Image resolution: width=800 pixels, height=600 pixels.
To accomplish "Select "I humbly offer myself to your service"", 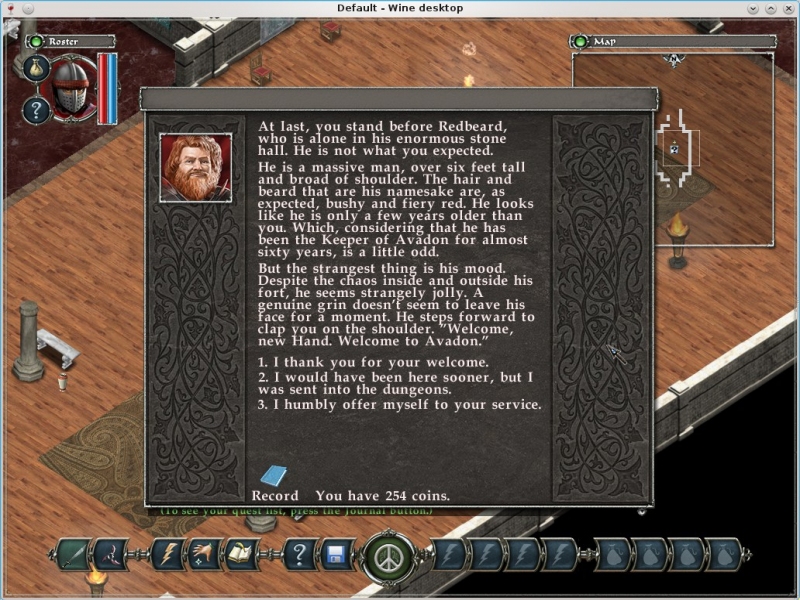I will [x=400, y=405].
